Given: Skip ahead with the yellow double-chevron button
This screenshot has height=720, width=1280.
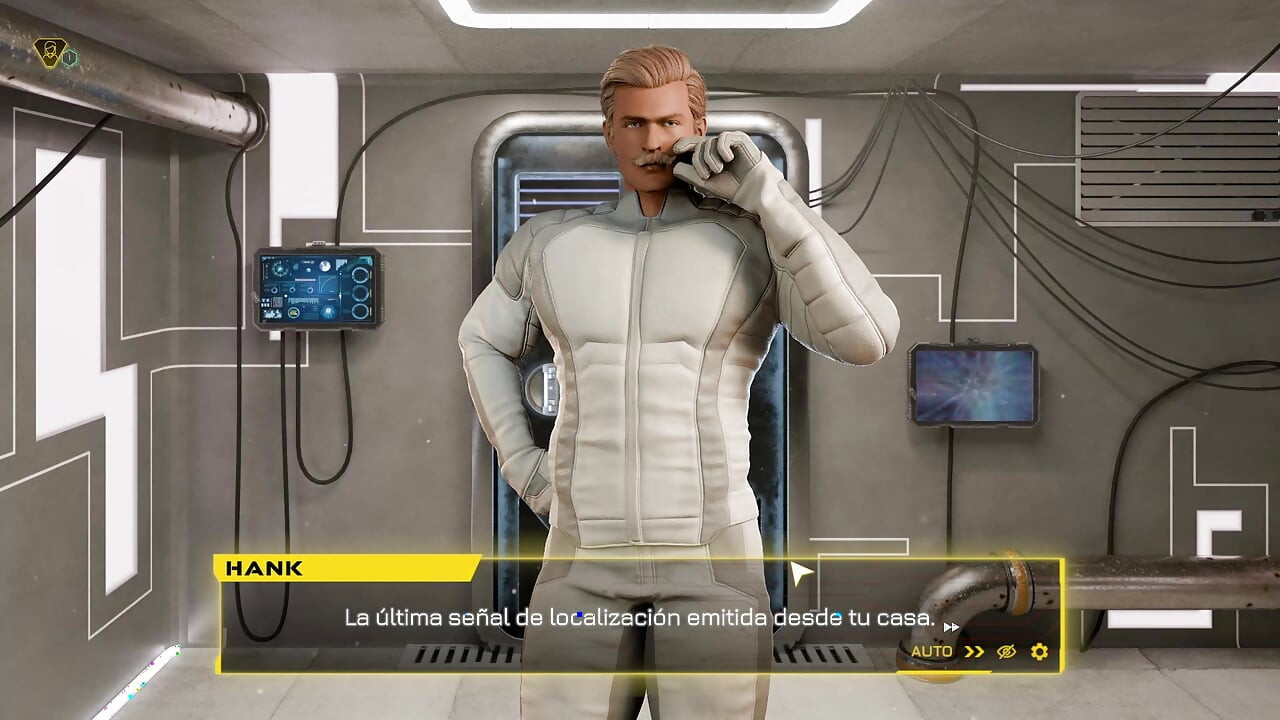Looking at the screenshot, I should tap(974, 652).
